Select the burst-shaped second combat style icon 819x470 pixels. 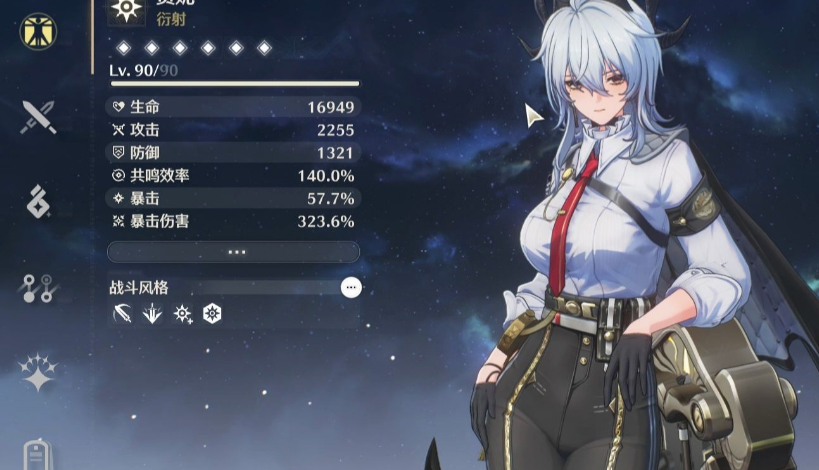pos(152,314)
